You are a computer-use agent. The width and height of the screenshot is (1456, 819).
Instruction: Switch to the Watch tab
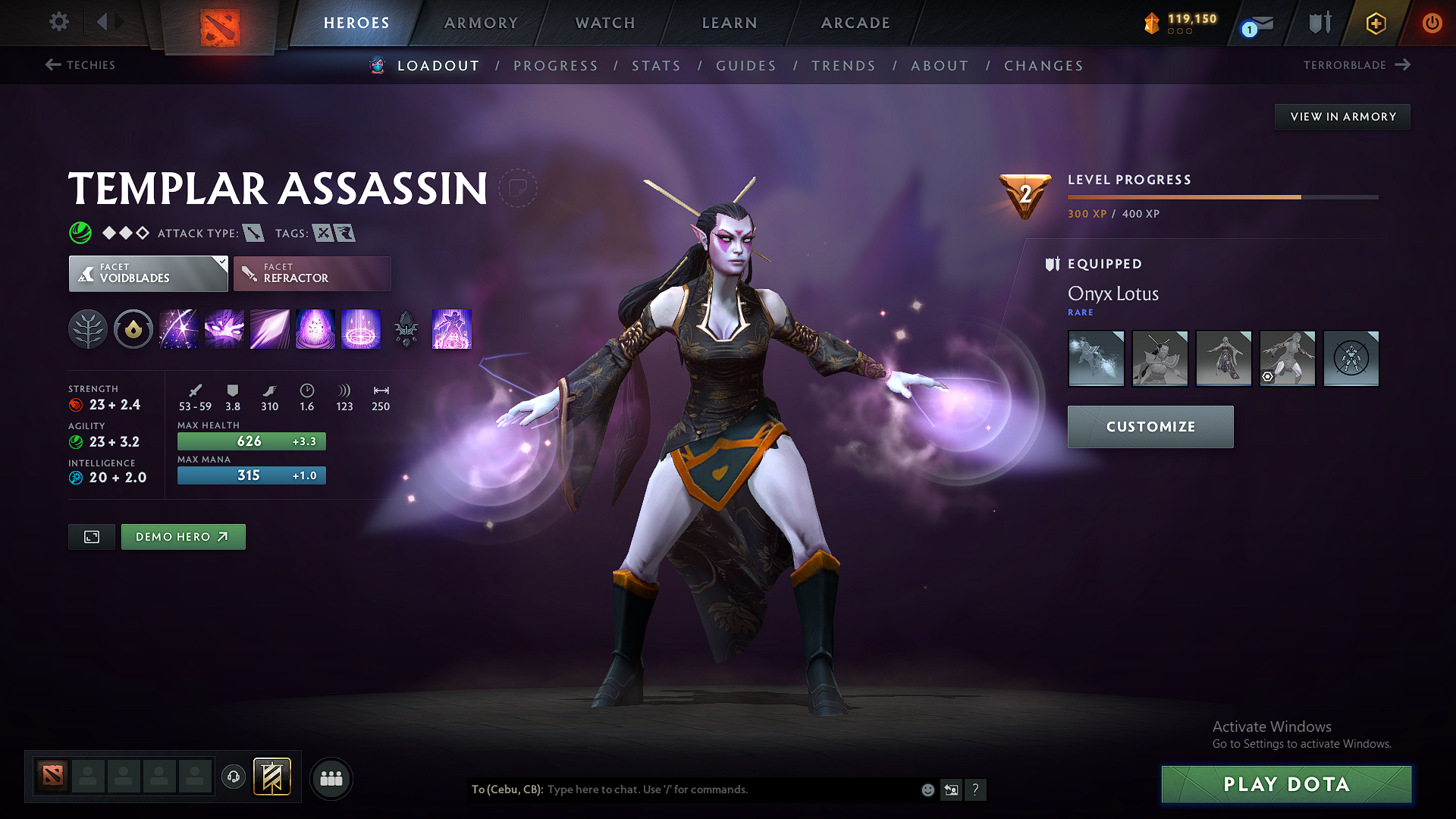(x=605, y=23)
